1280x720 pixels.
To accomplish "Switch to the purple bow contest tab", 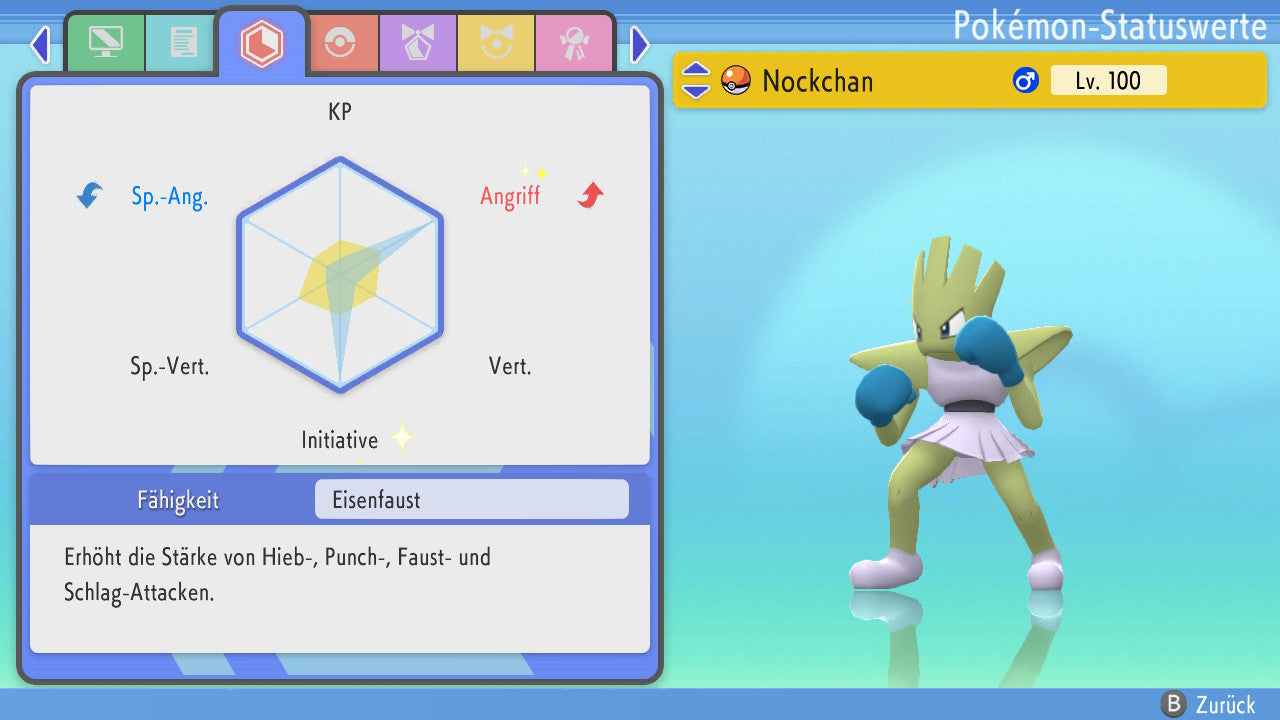I will tap(417, 43).
